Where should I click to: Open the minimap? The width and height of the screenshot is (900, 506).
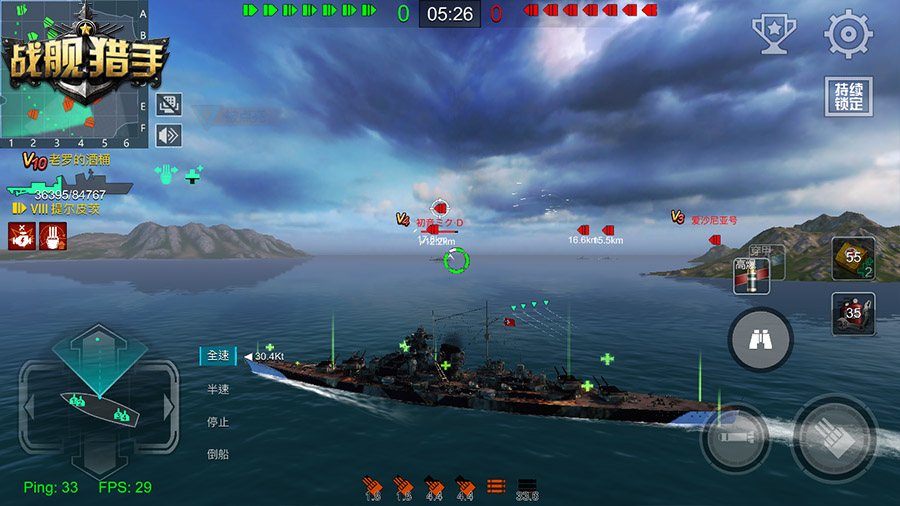[x=68, y=70]
